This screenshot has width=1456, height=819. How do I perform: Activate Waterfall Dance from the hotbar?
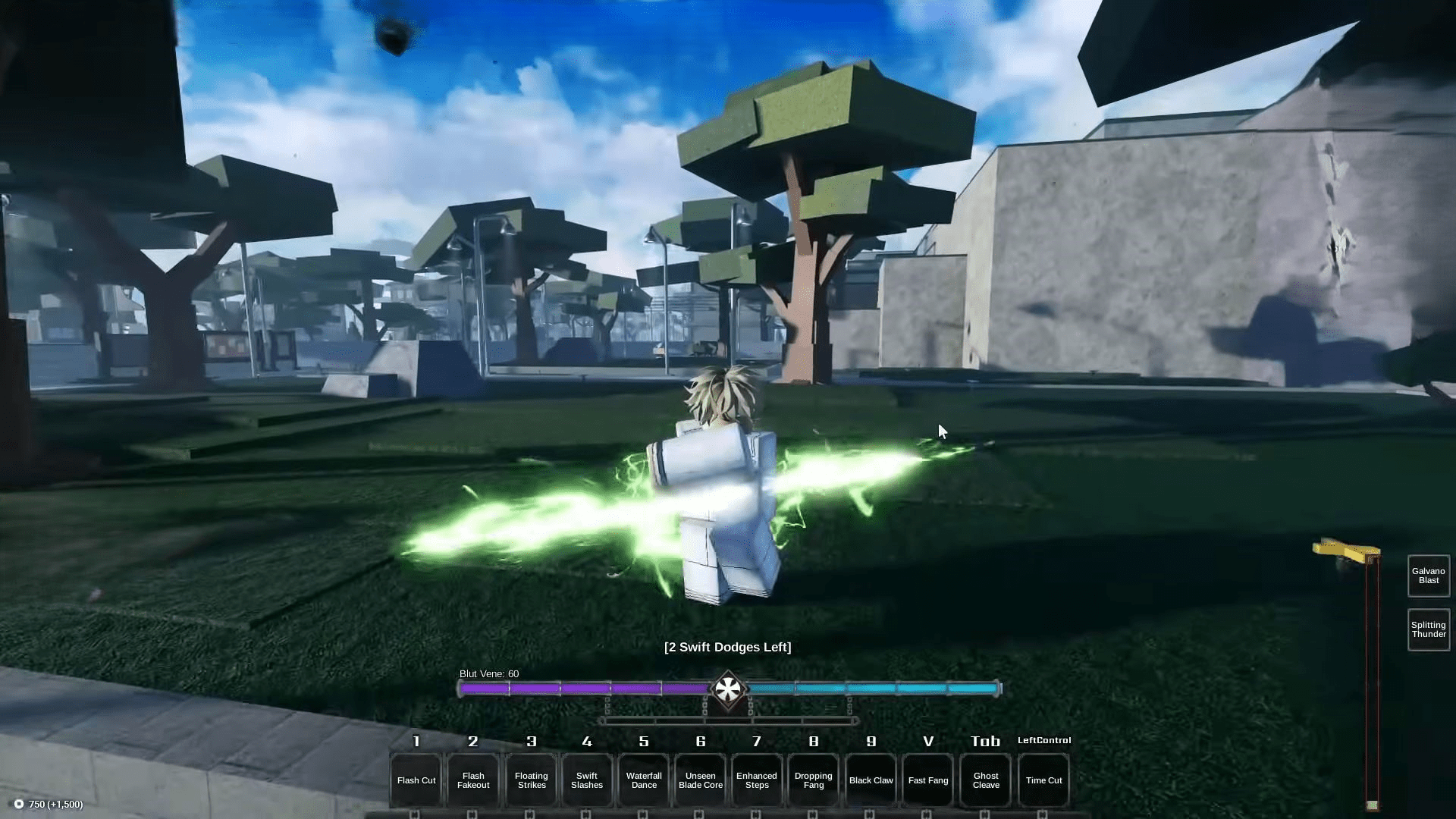644,780
